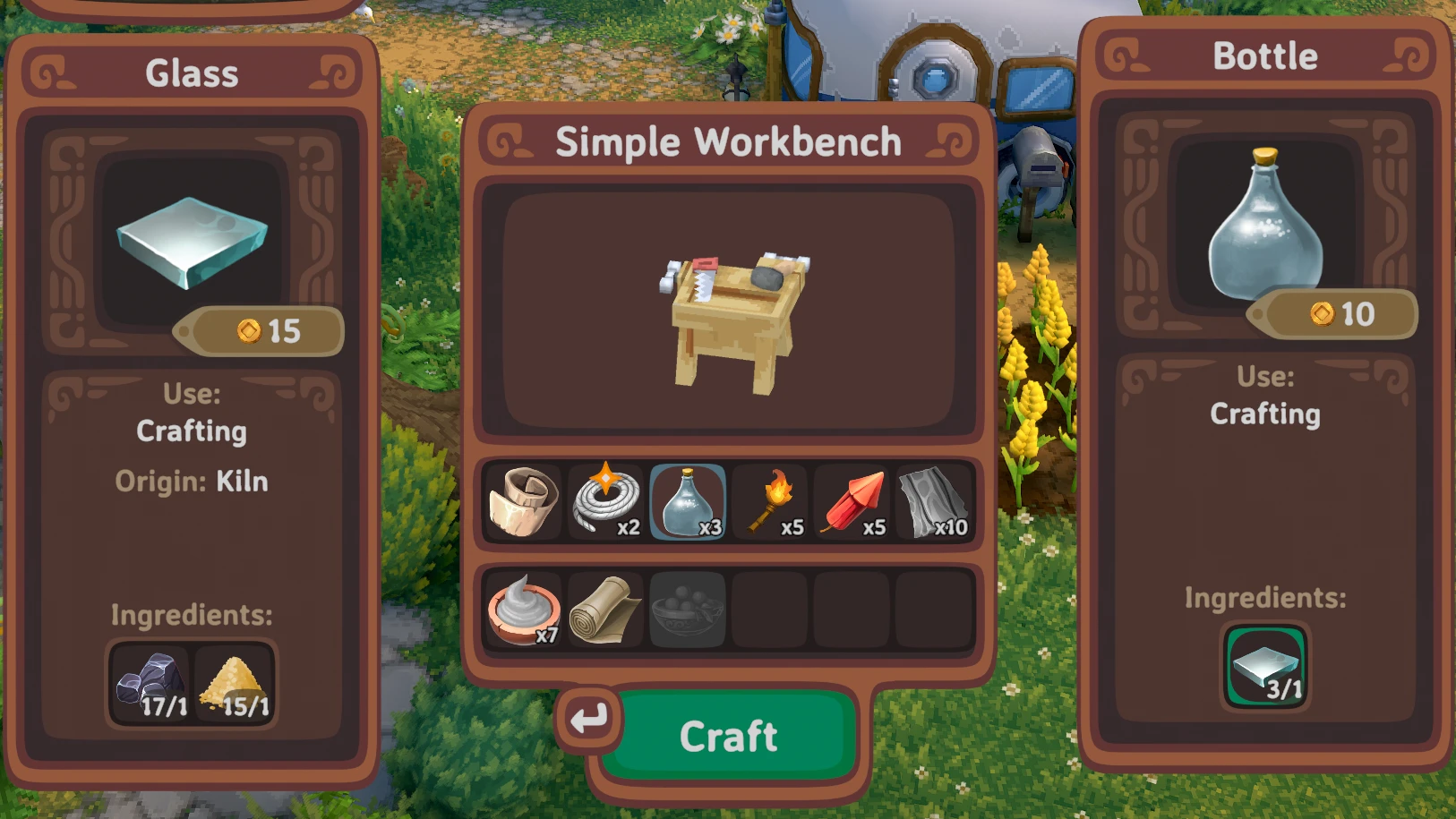1456x819 pixels.
Task: Select the greyed-out bowl recipe
Action: coord(687,610)
